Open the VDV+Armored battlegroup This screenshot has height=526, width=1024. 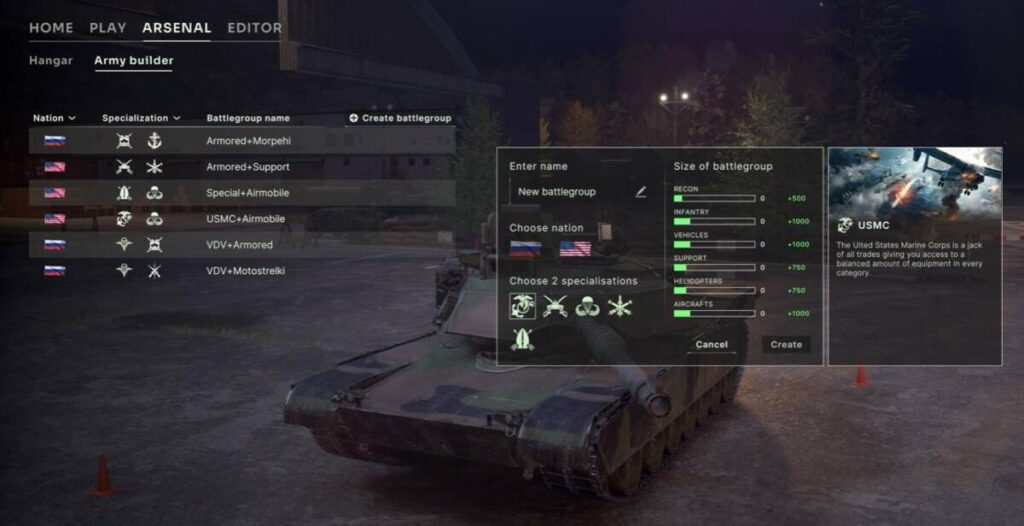coord(239,244)
